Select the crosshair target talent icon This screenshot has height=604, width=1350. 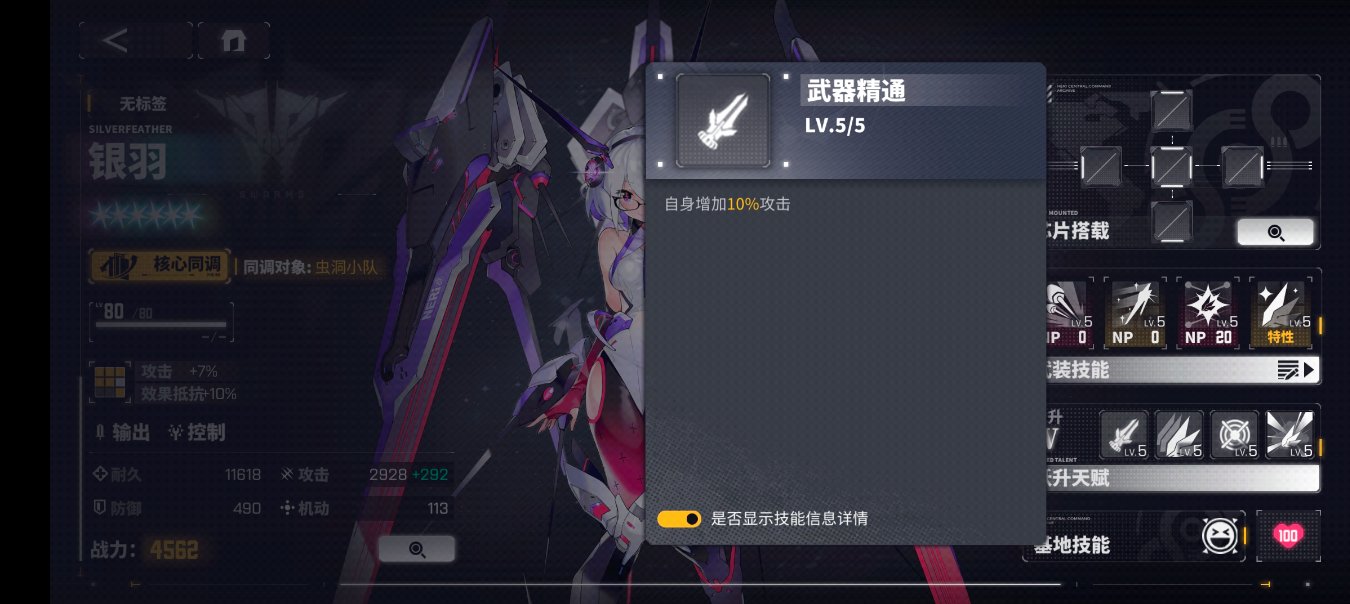(1234, 435)
